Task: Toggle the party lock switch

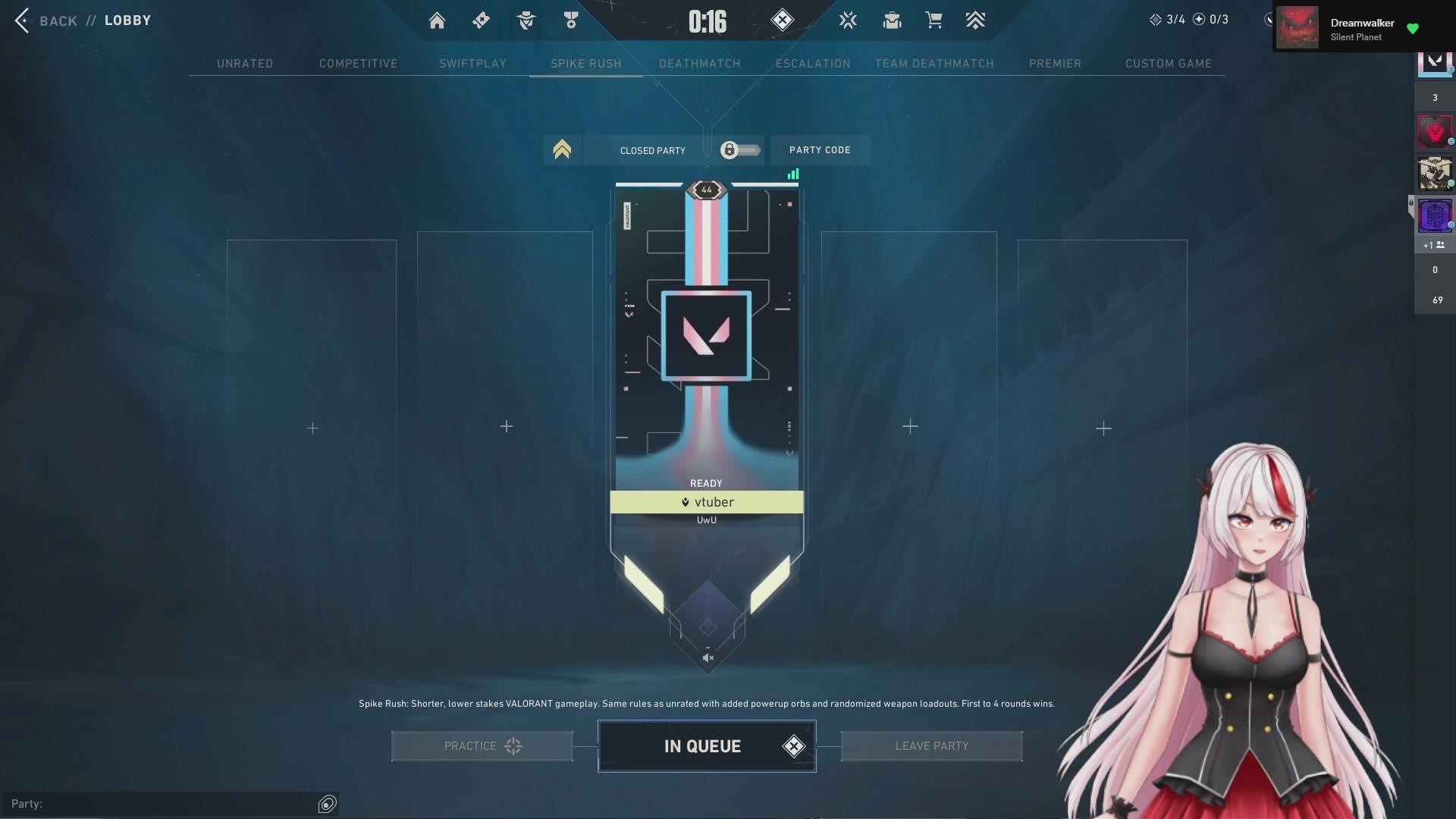Action: [x=739, y=150]
